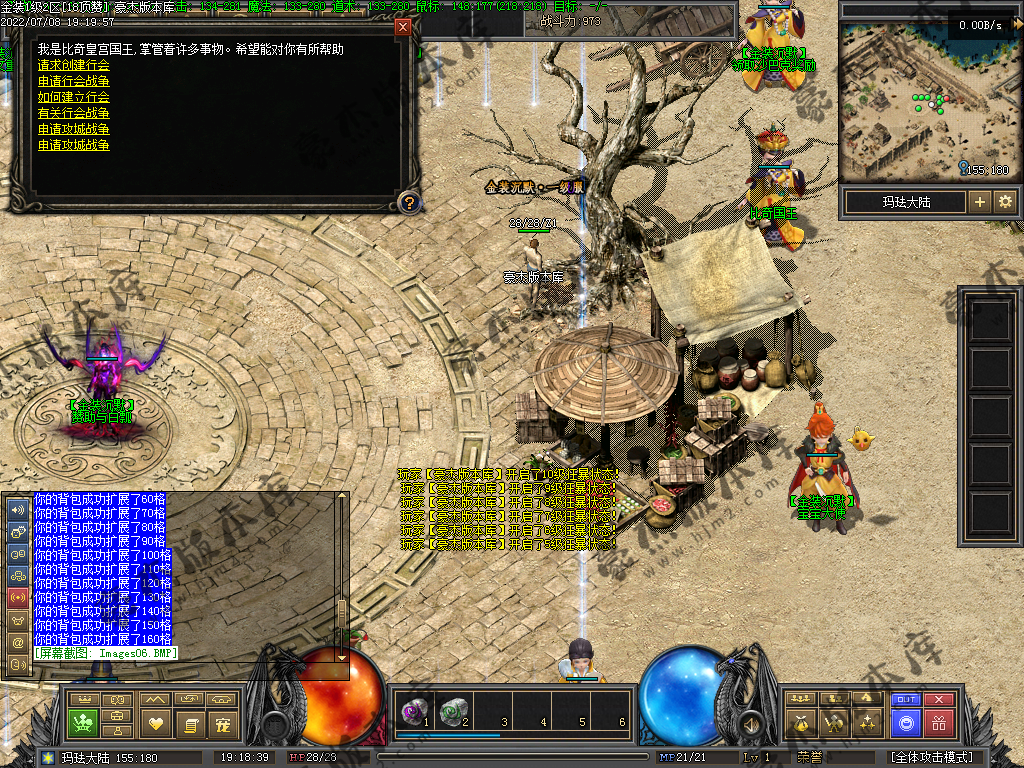
Task: Open the pet 宠 button
Action: coord(224,722)
